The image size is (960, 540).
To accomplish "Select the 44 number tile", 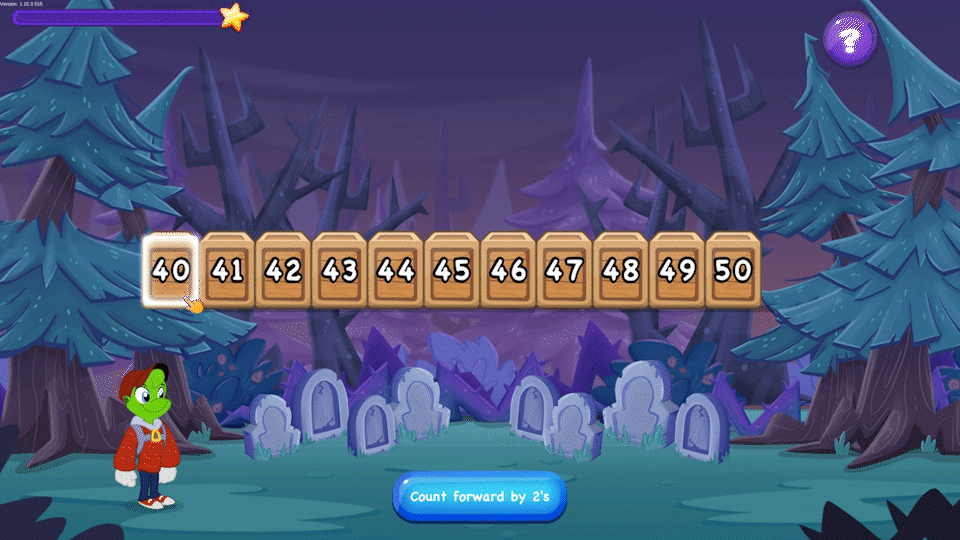I will coord(396,270).
